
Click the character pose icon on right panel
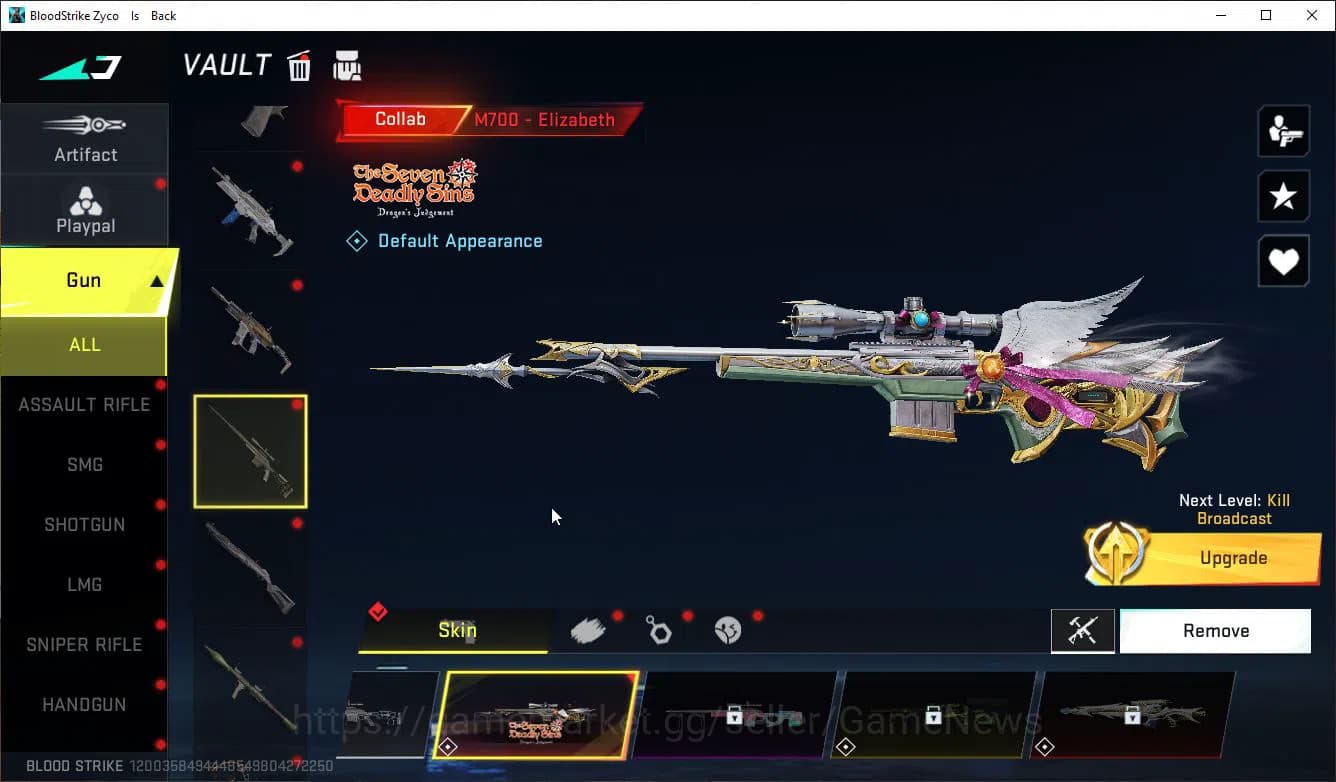1283,131
